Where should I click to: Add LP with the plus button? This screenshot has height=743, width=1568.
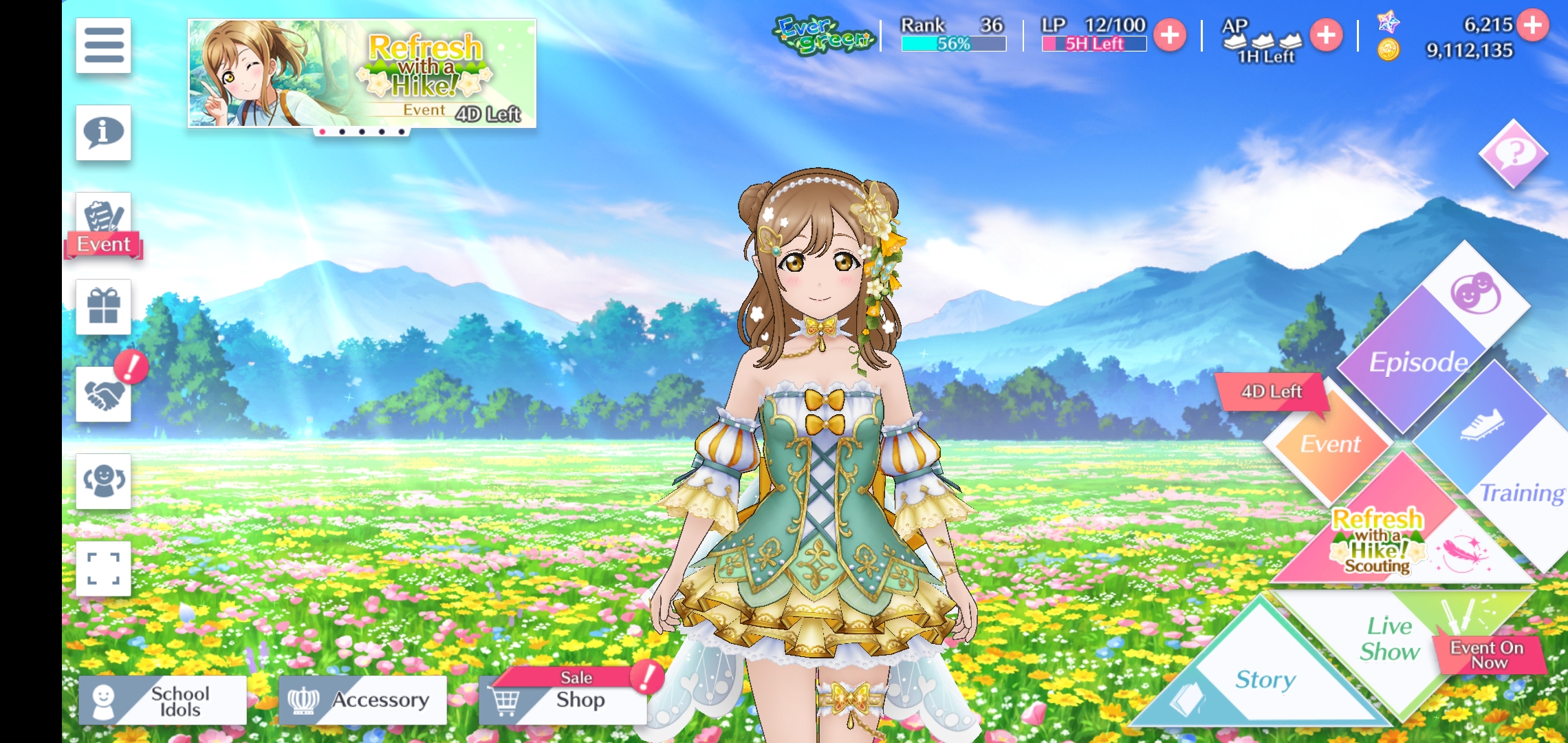tap(1170, 35)
